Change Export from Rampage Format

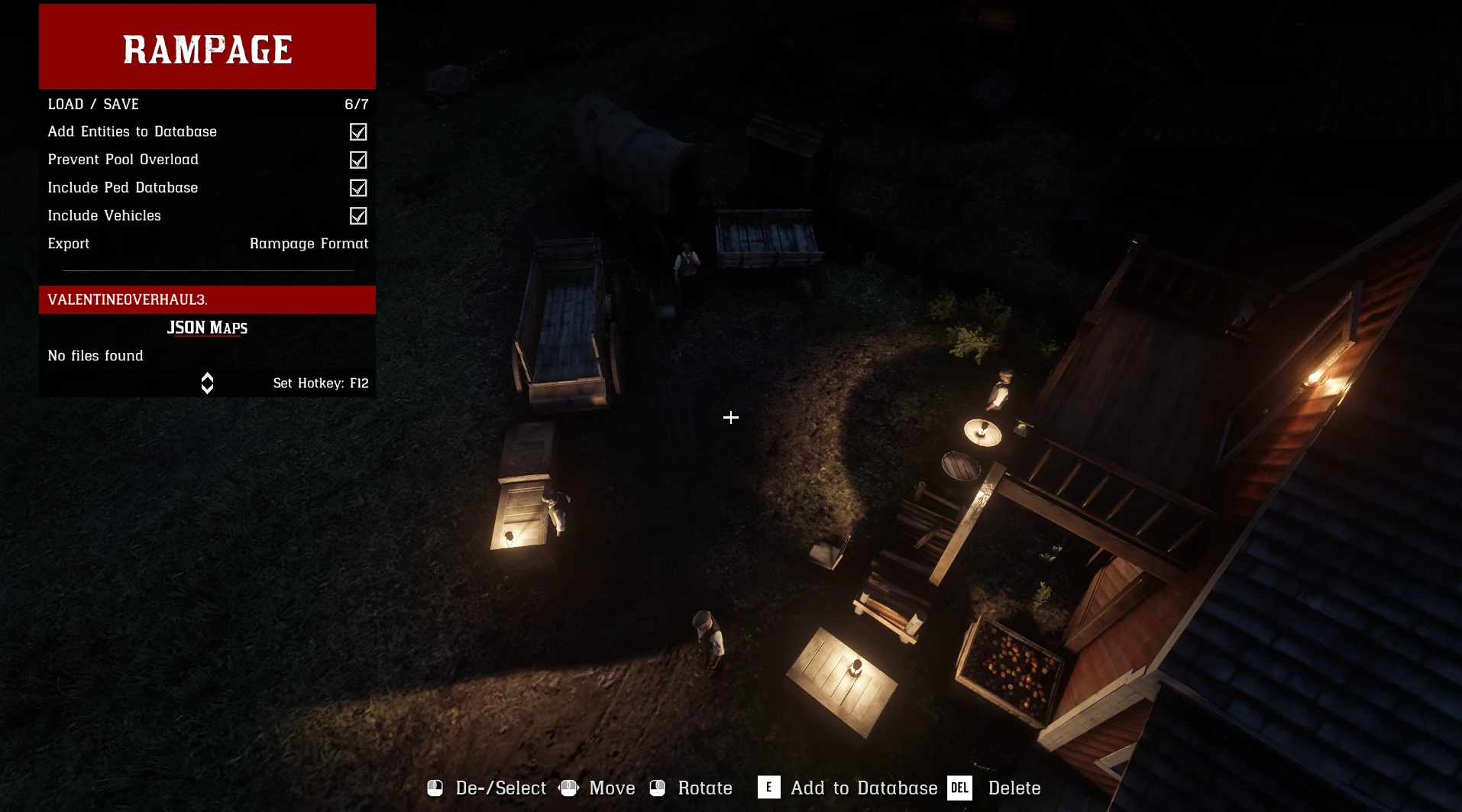[309, 244]
